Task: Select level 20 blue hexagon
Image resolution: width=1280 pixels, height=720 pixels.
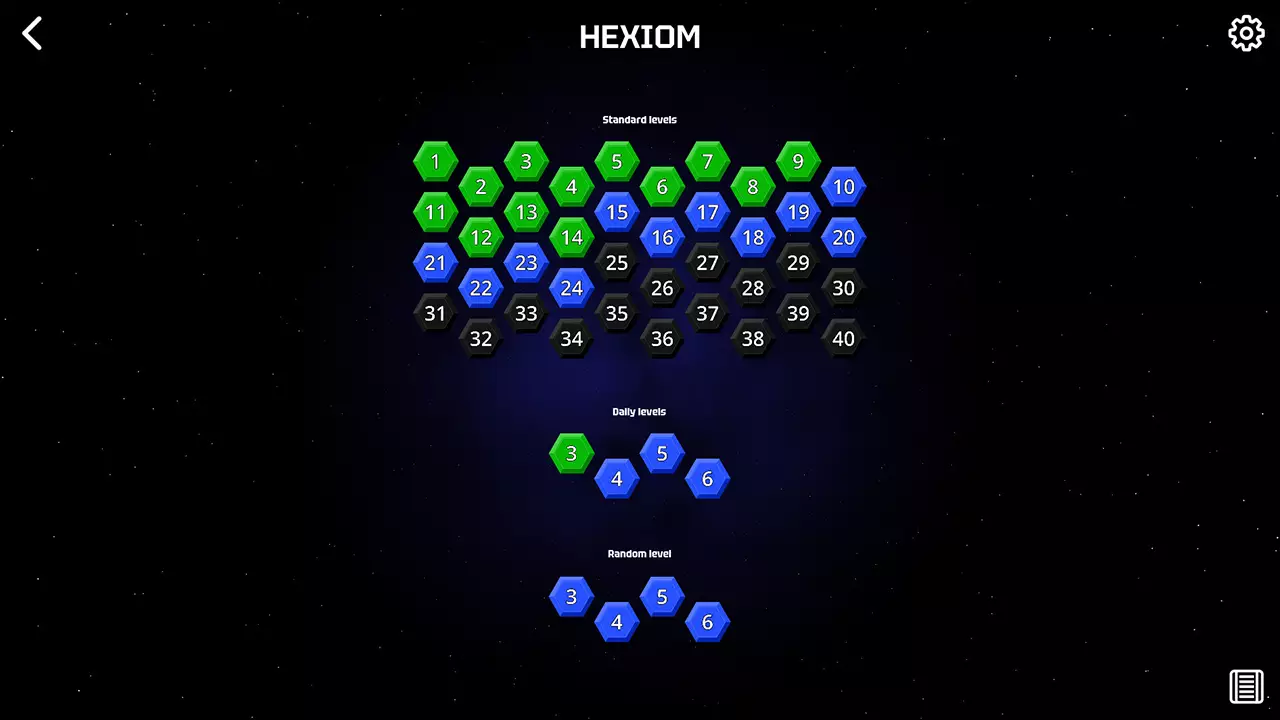Action: coord(844,237)
